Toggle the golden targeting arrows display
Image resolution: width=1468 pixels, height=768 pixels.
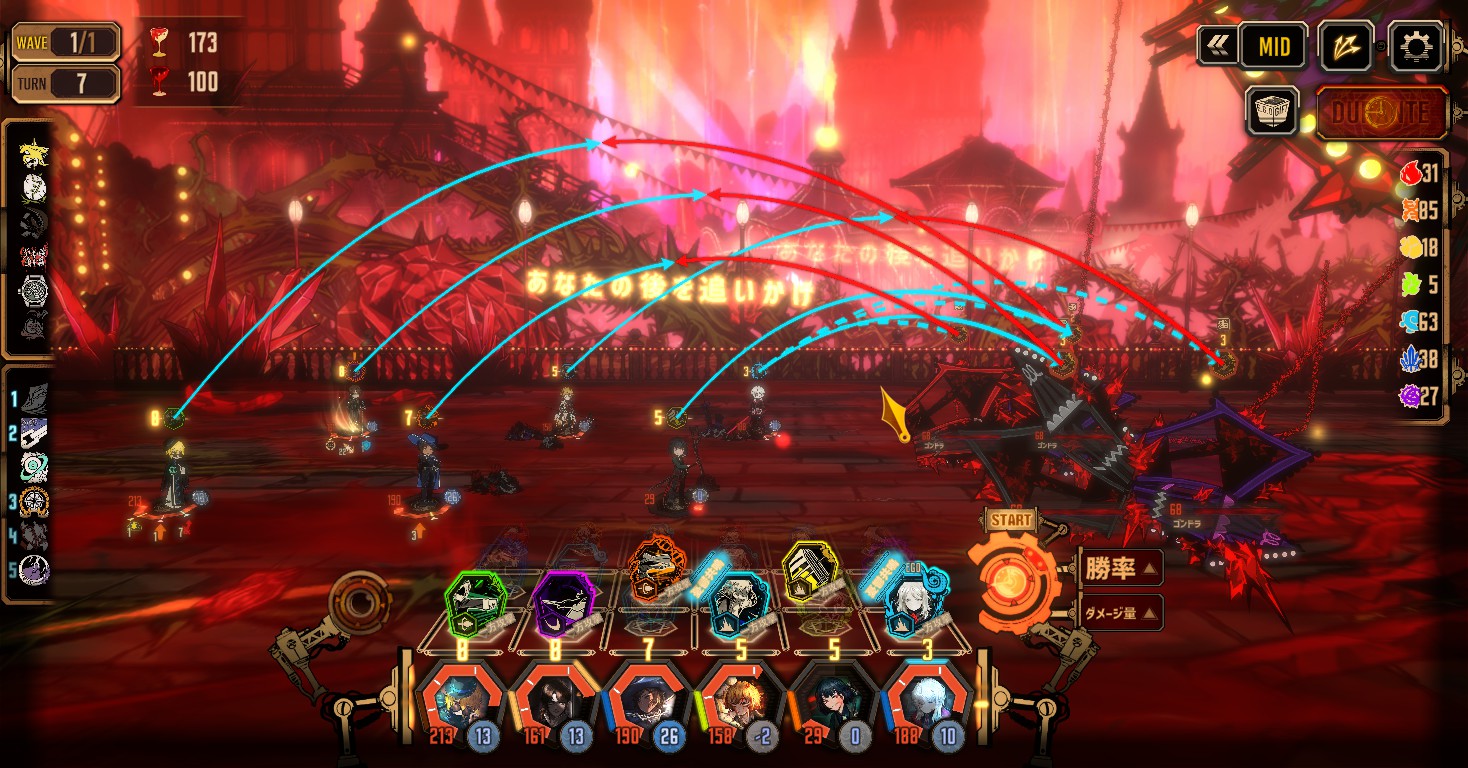point(1347,46)
